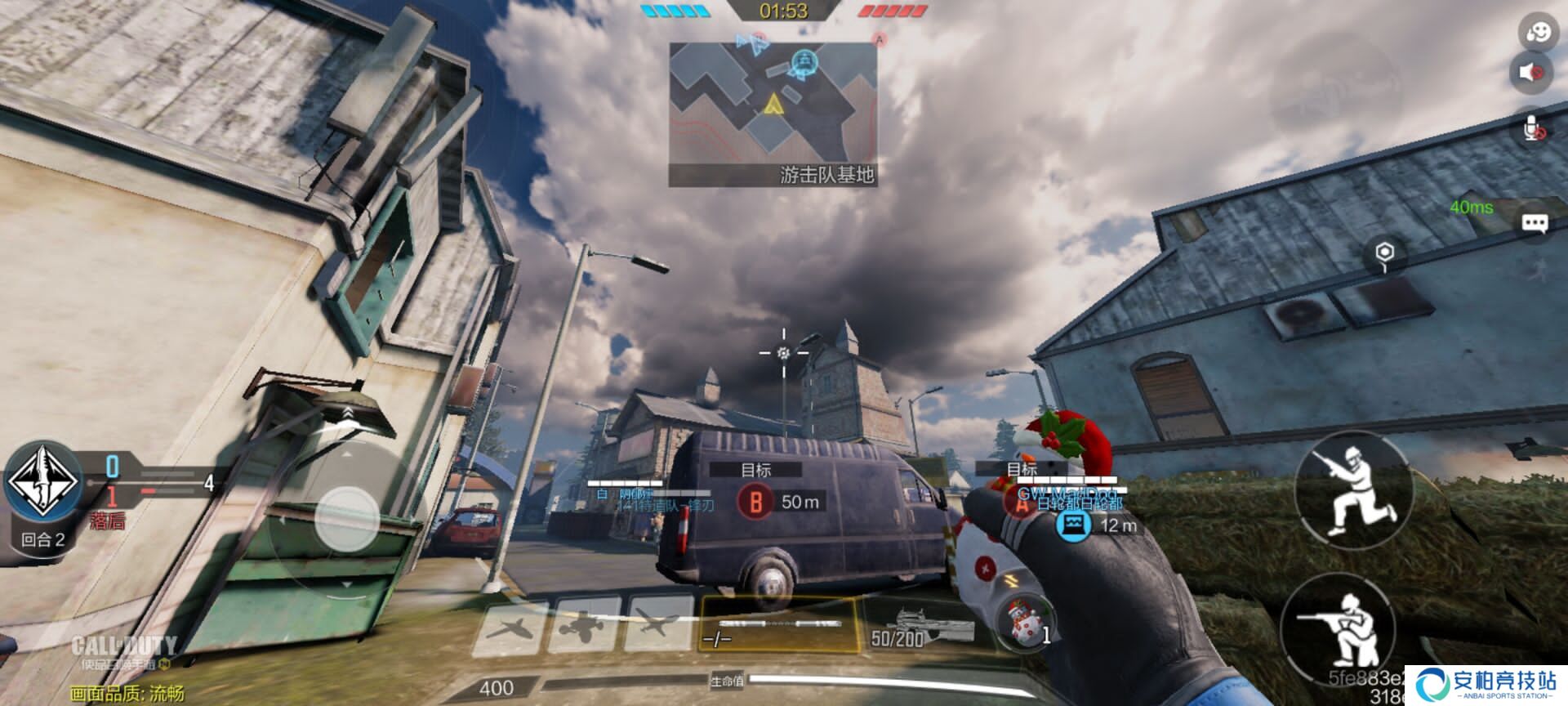
Task: Tap the hexagon ping marker button
Action: pos(1383,254)
